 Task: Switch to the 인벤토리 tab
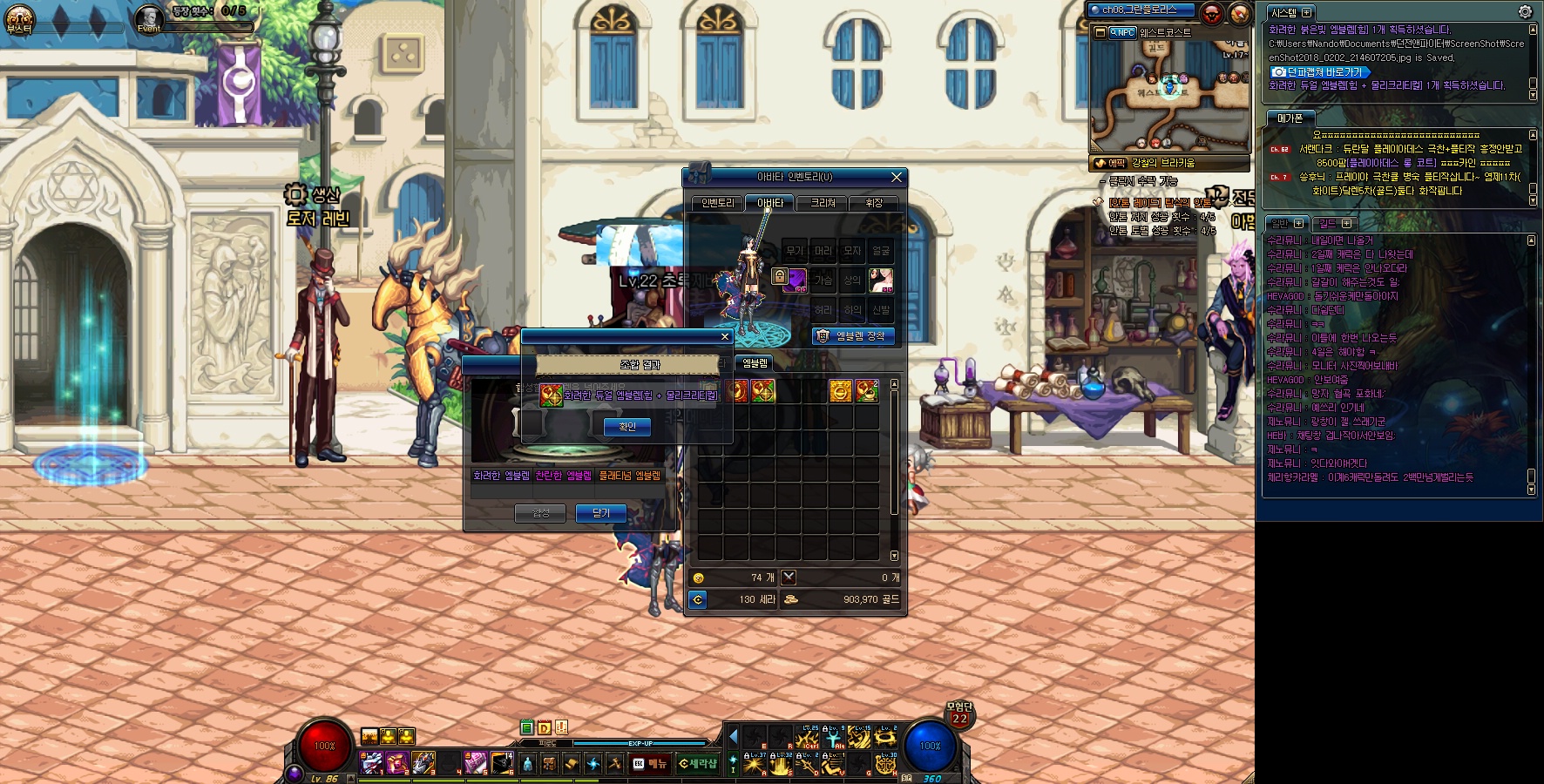(717, 203)
